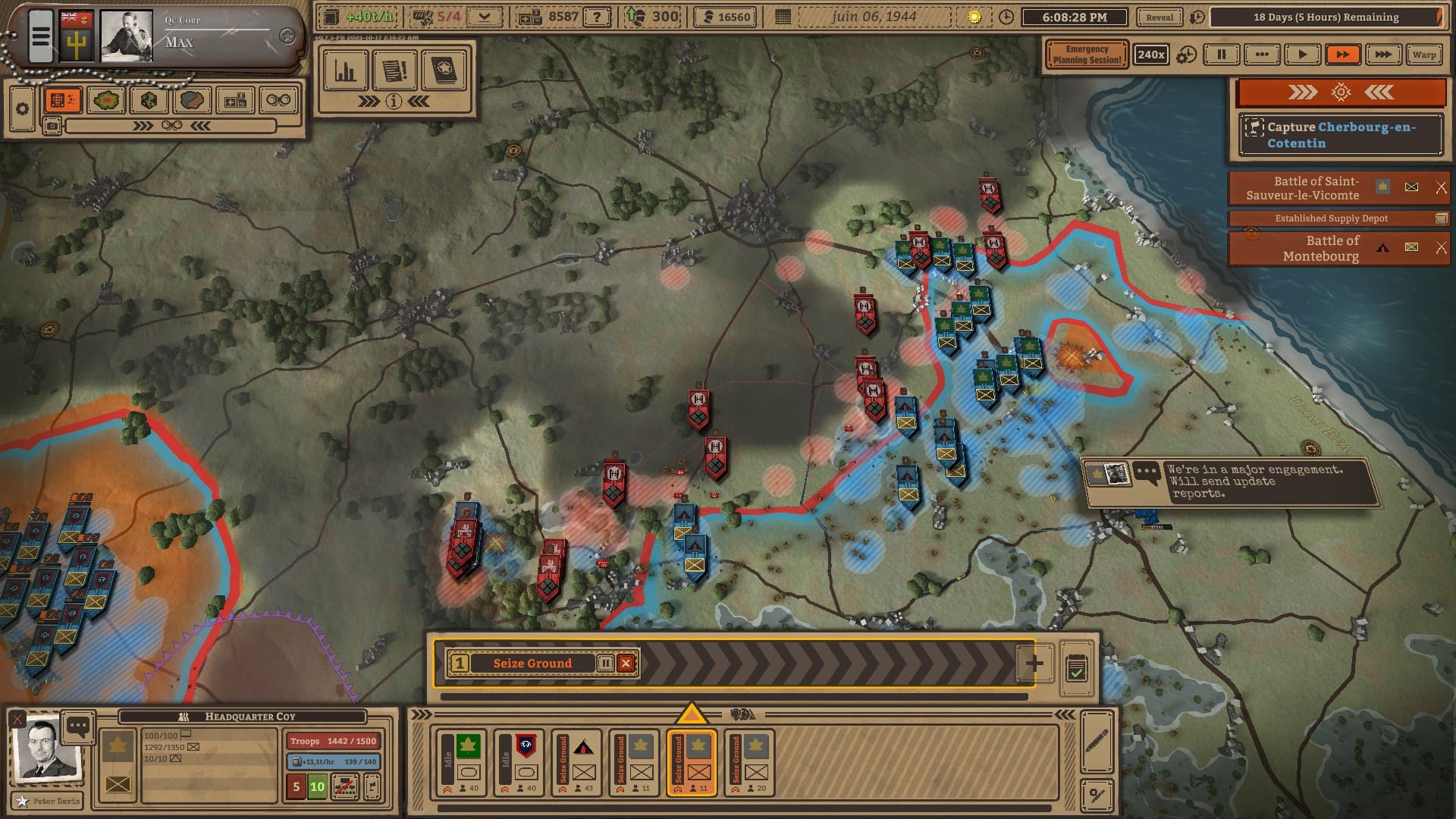Select the idle green maple leaf unit card

(461, 761)
